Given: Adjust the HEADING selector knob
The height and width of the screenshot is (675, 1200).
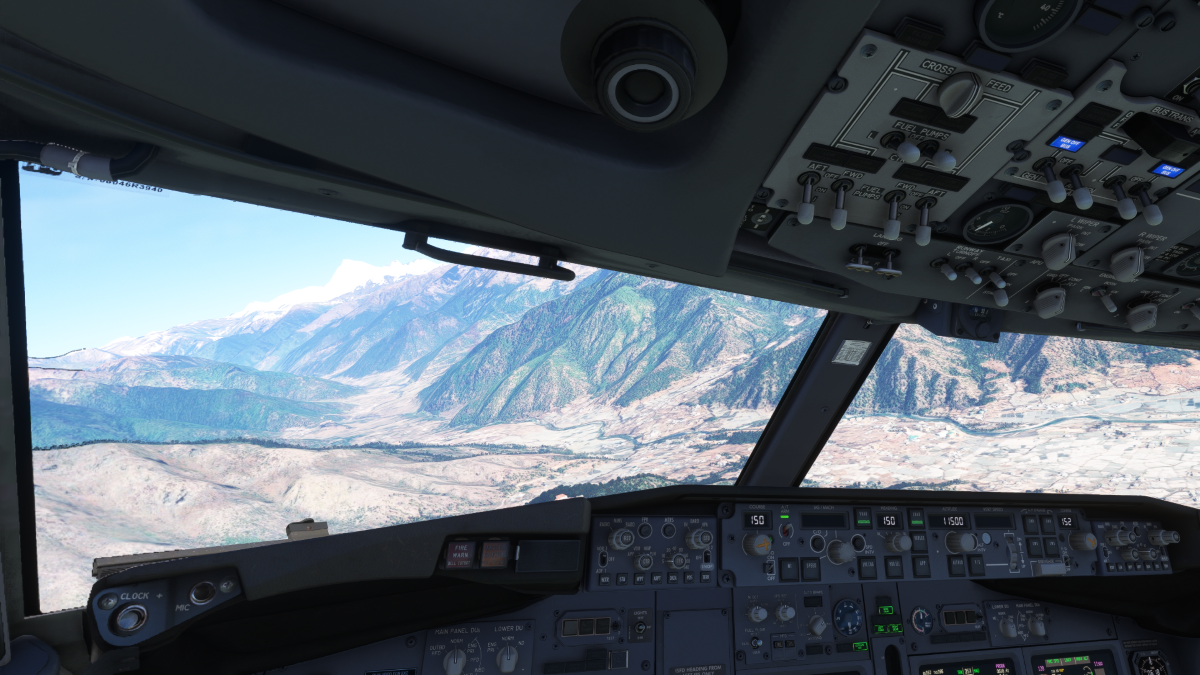Looking at the screenshot, I should [x=899, y=542].
